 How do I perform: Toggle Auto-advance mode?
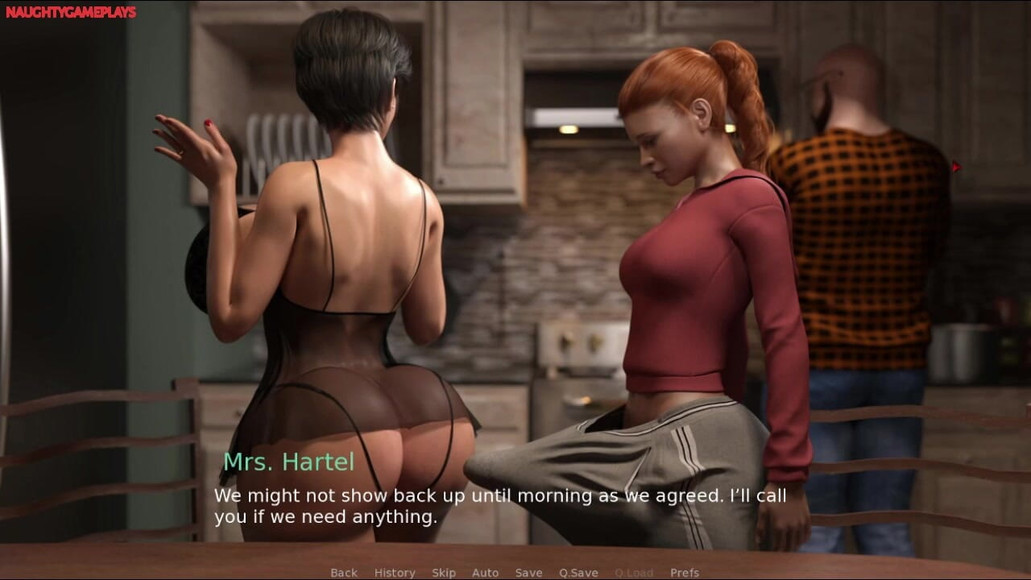point(485,573)
